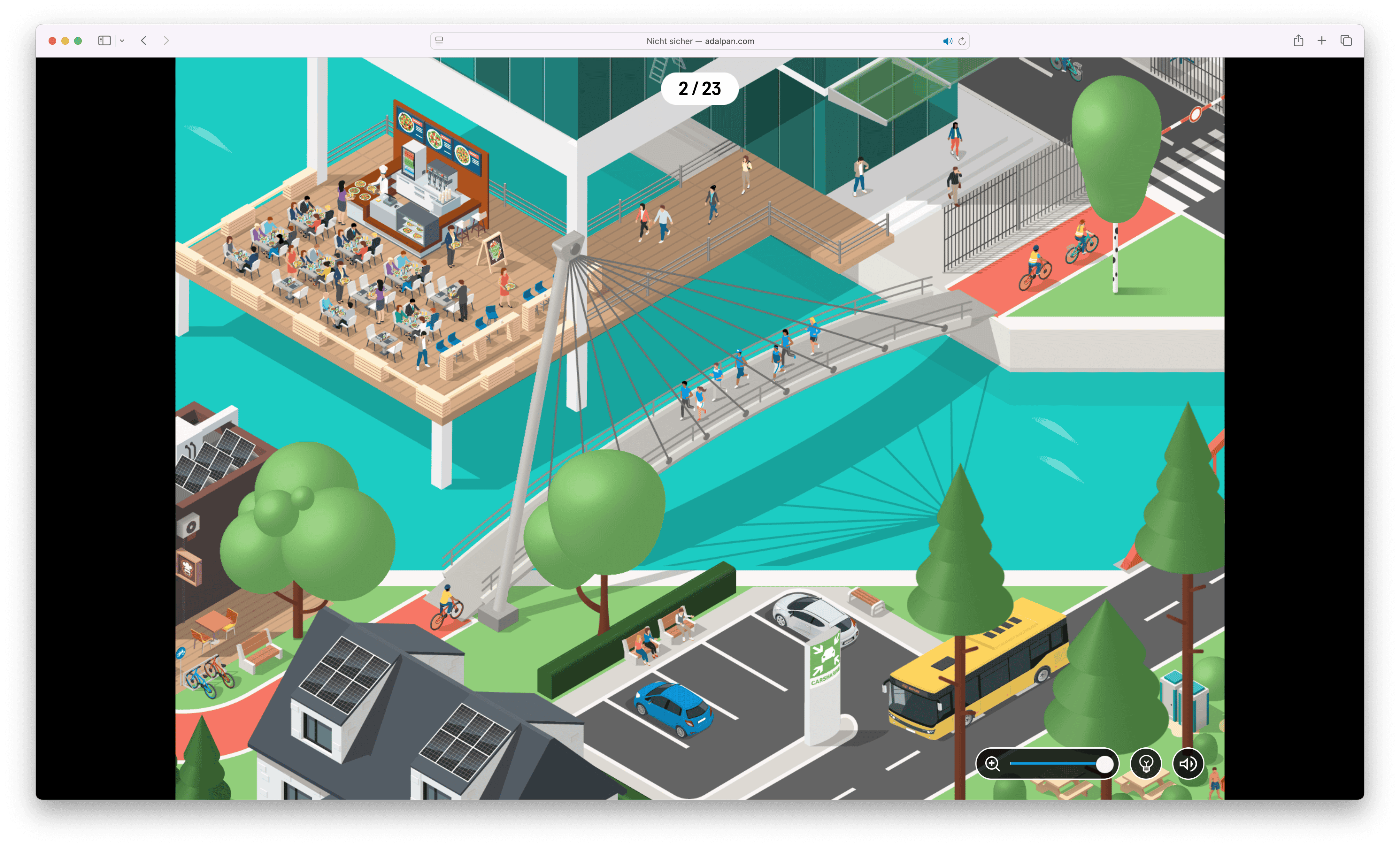Mute the tab audio in the address bar
The image size is (1400, 847).
[x=947, y=41]
